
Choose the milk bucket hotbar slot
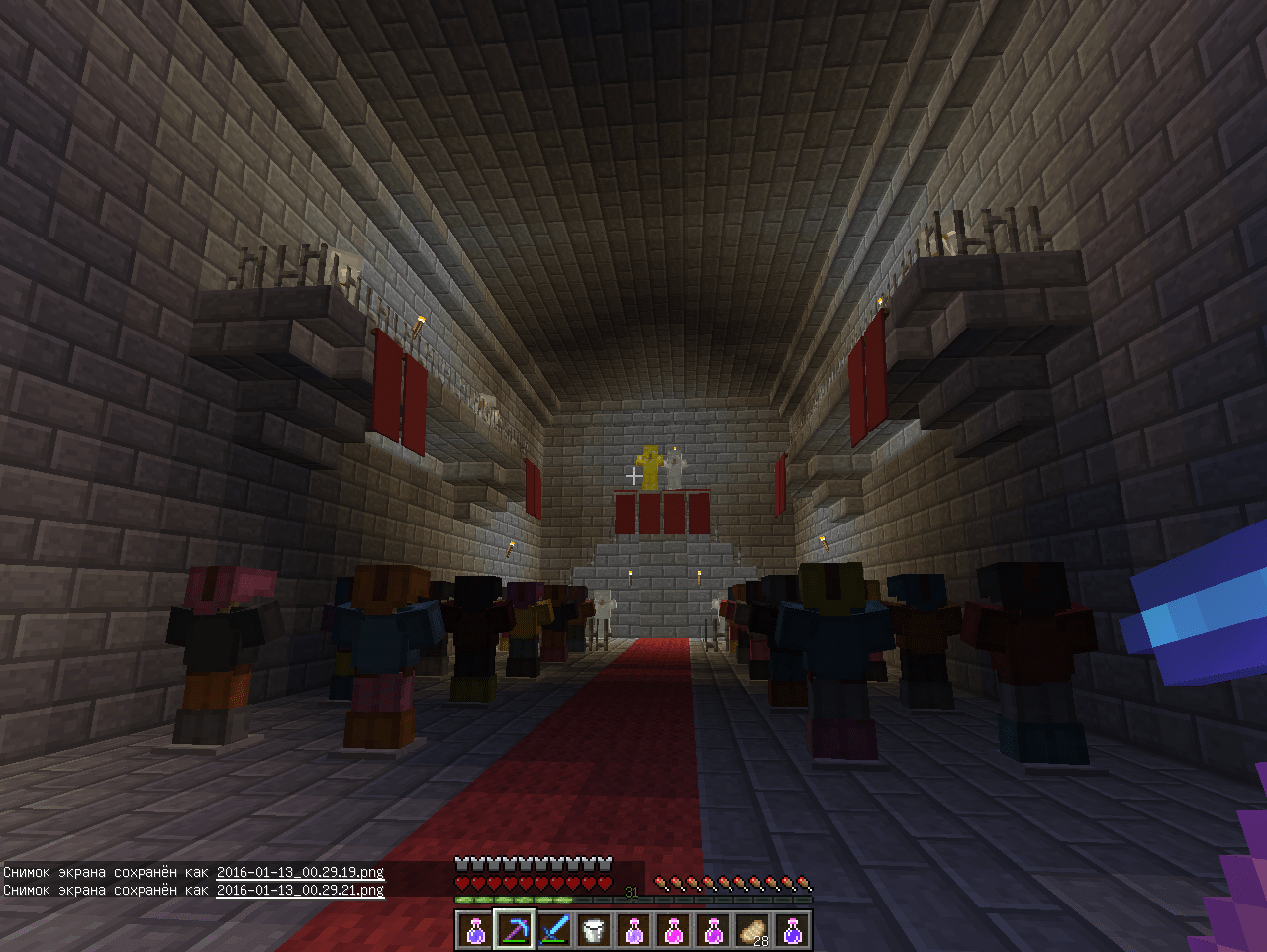point(594,930)
